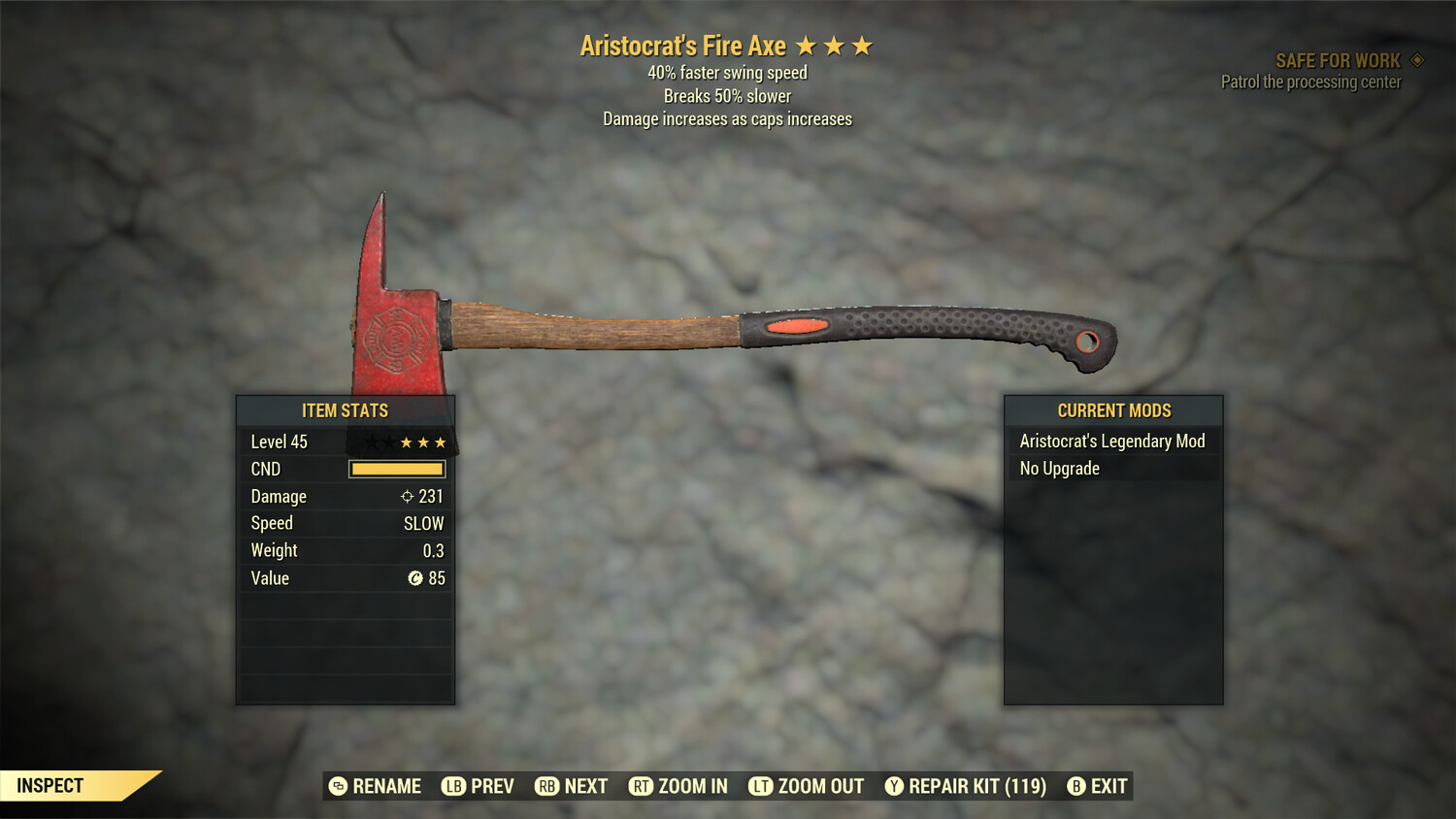Viewport: 1456px width, 819px height.
Task: Exit the inspect screen
Action: coord(1098,786)
